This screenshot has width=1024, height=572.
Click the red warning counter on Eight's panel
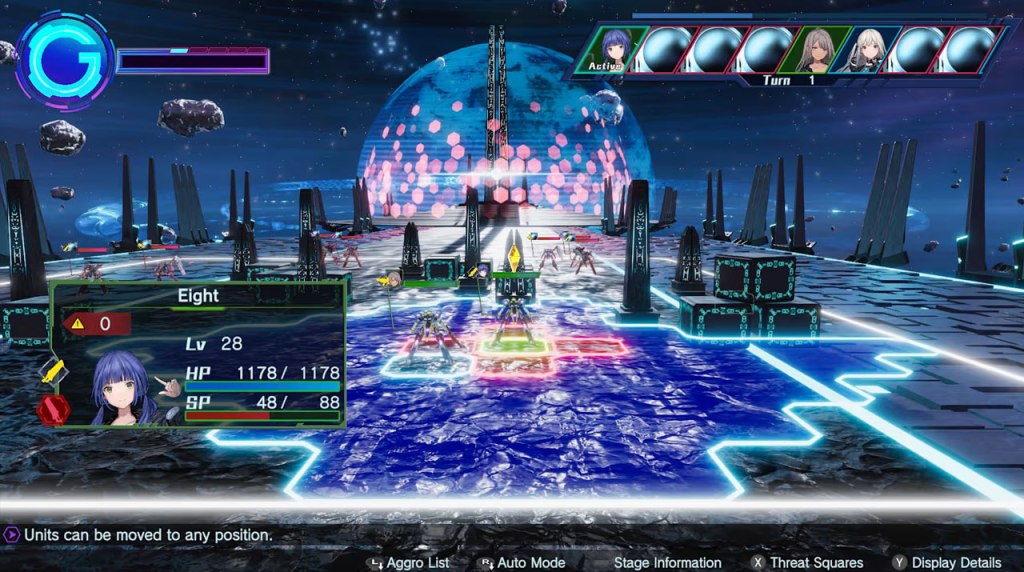(x=97, y=323)
